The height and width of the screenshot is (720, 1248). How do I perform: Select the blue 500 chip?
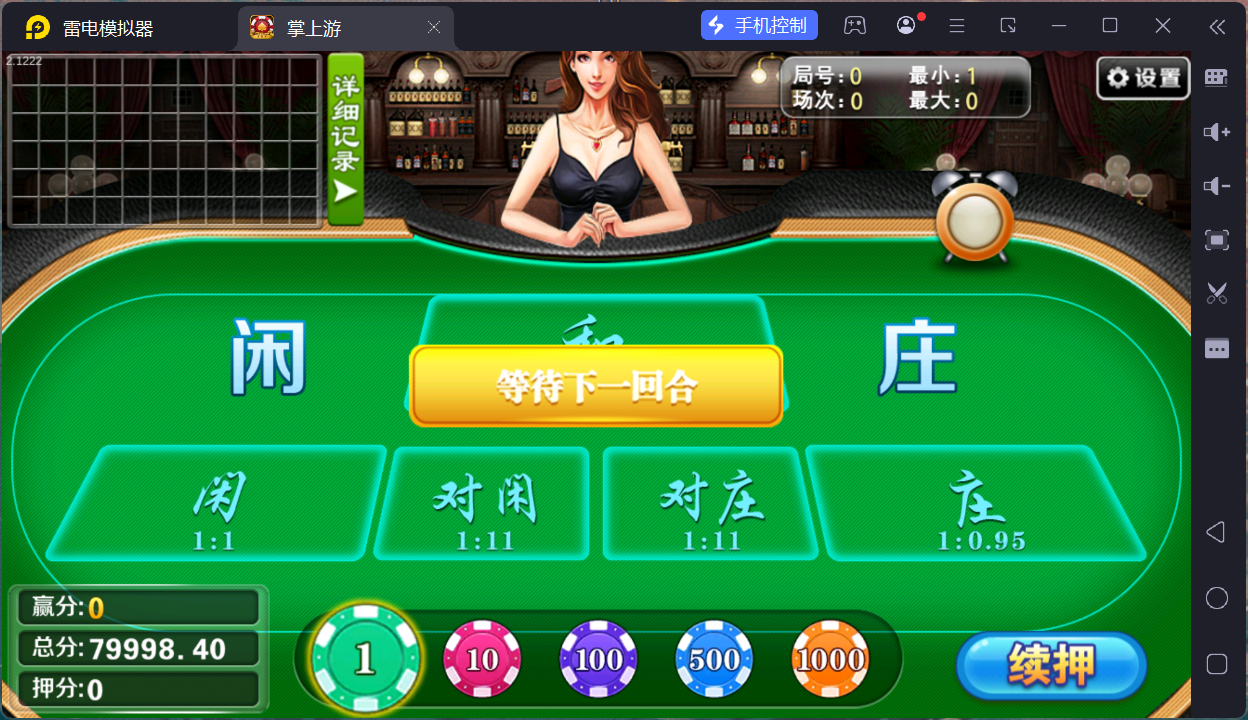(x=714, y=659)
